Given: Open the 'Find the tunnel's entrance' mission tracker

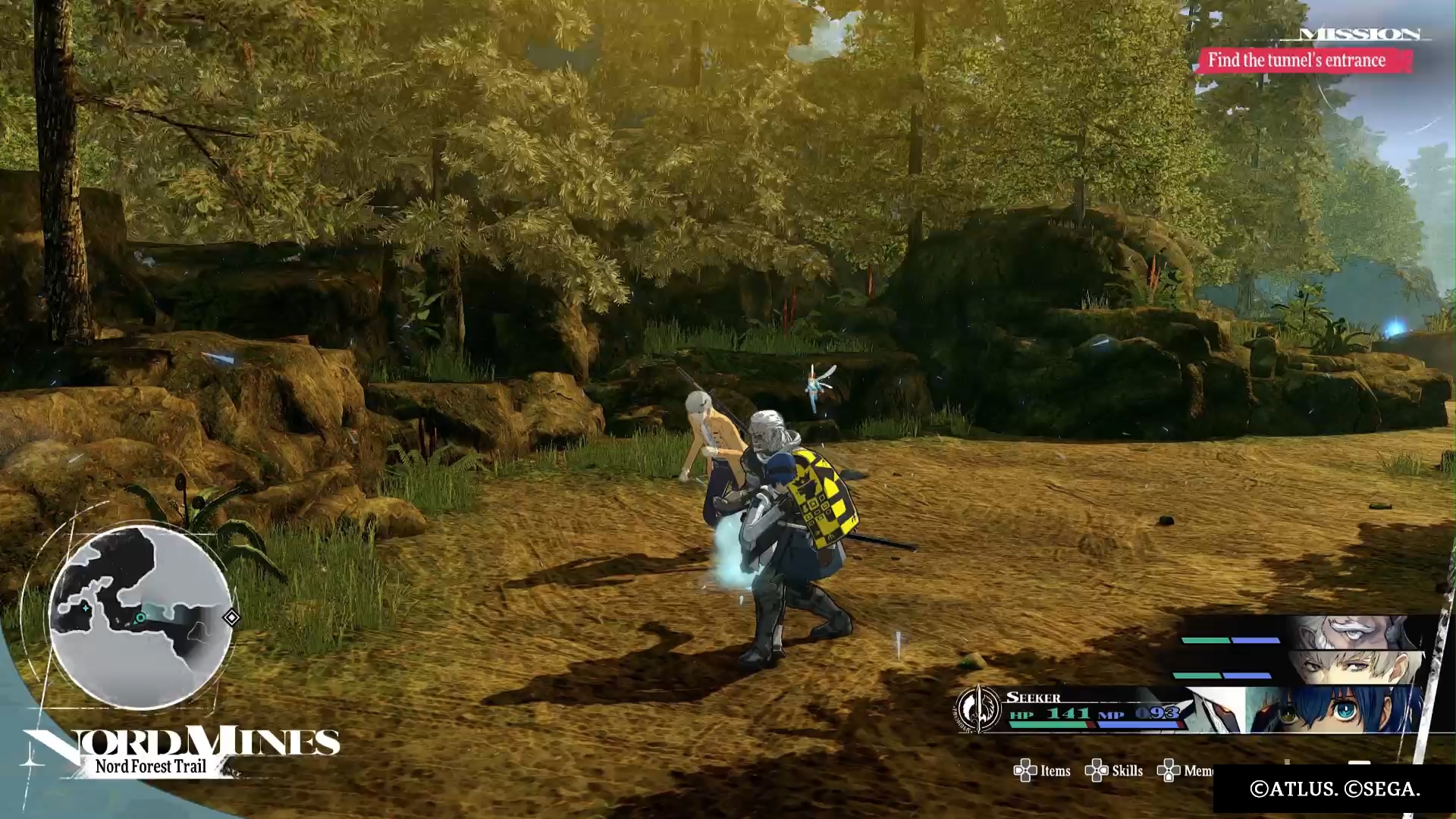Looking at the screenshot, I should point(1298,60).
